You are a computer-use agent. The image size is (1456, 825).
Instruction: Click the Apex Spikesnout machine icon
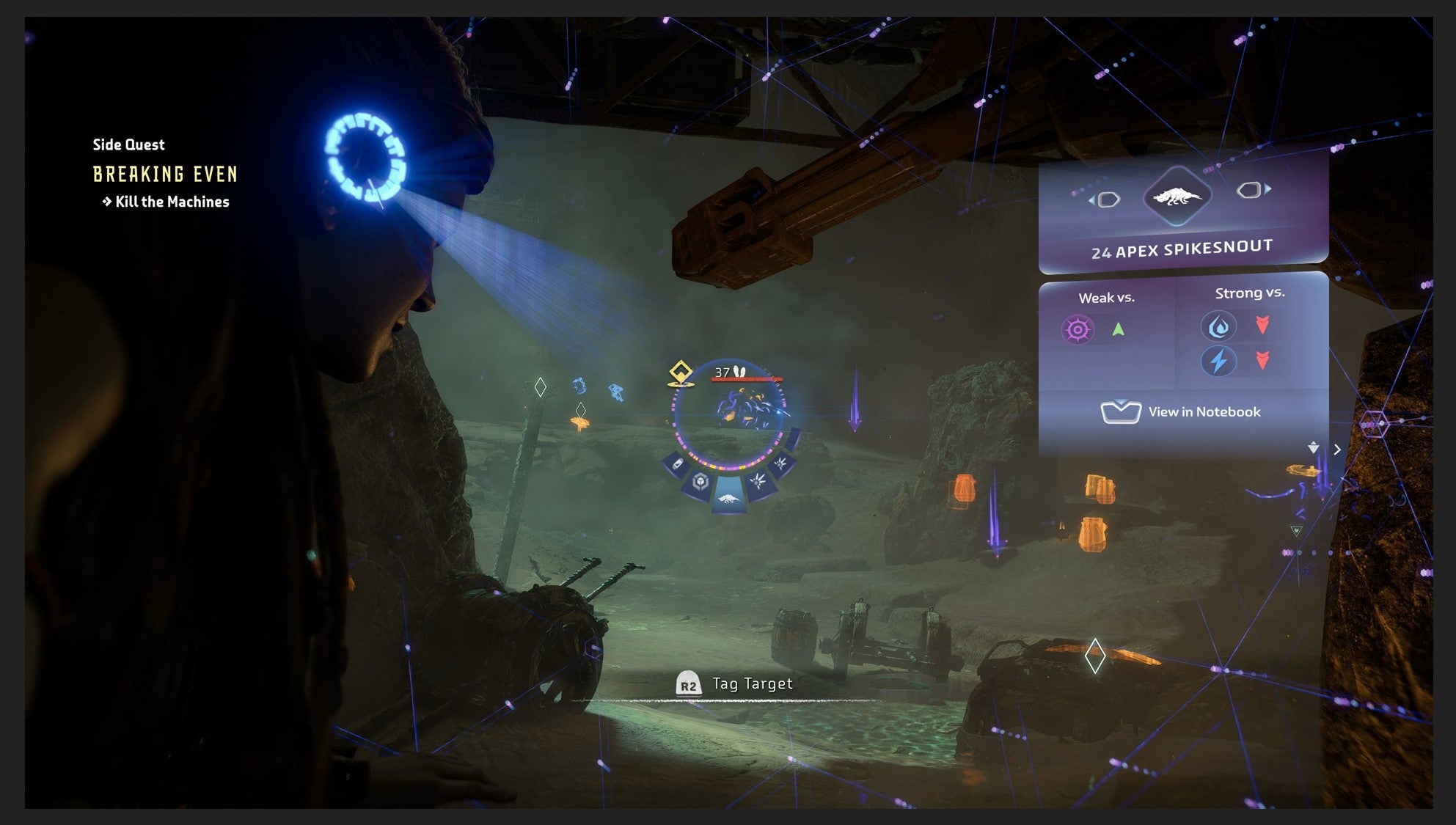pyautogui.click(x=1177, y=196)
